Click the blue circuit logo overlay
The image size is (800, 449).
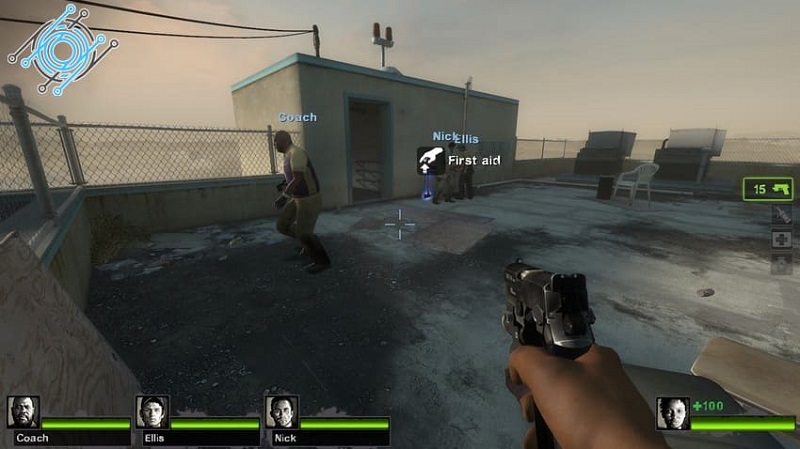tap(62, 47)
